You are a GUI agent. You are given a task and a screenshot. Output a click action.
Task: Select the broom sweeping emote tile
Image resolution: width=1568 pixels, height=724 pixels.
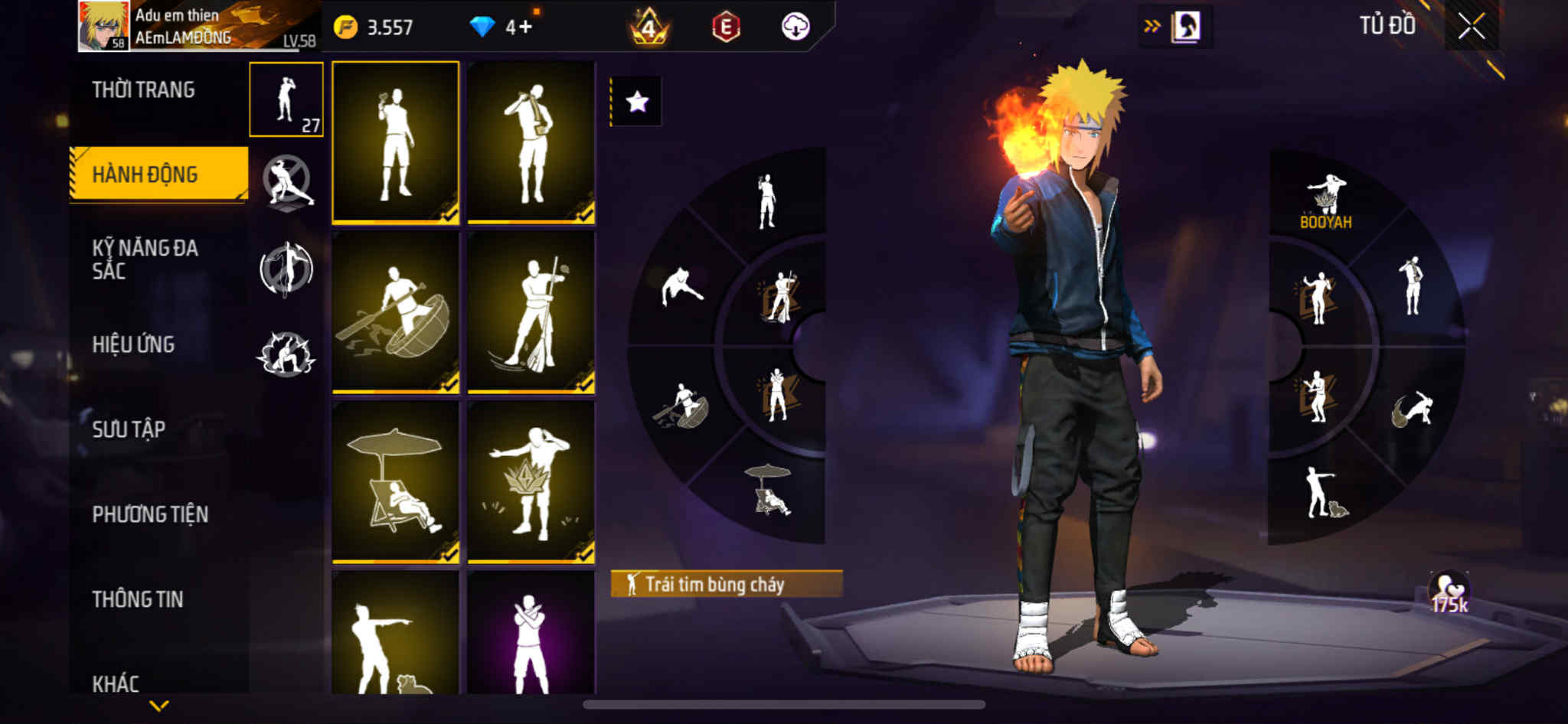(x=531, y=312)
